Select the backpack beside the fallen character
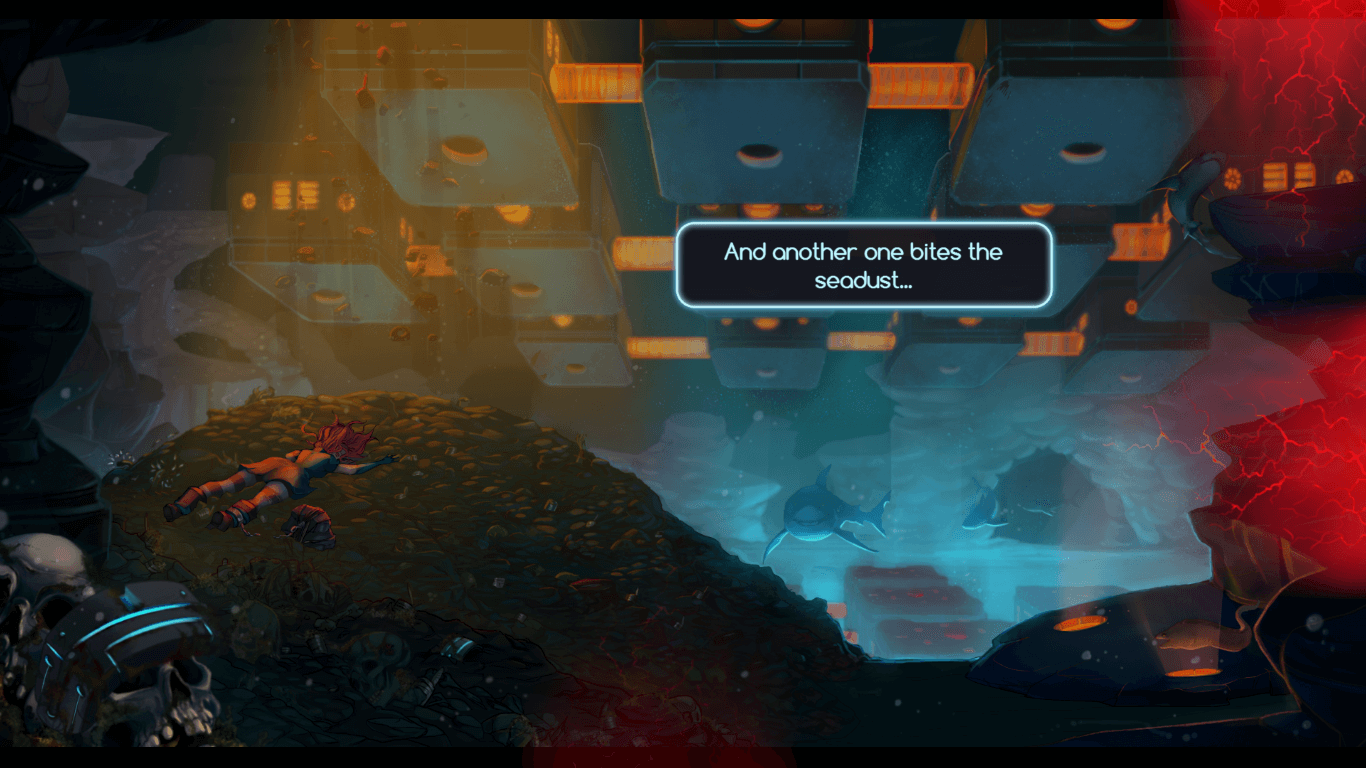The height and width of the screenshot is (768, 1366). click(x=310, y=525)
